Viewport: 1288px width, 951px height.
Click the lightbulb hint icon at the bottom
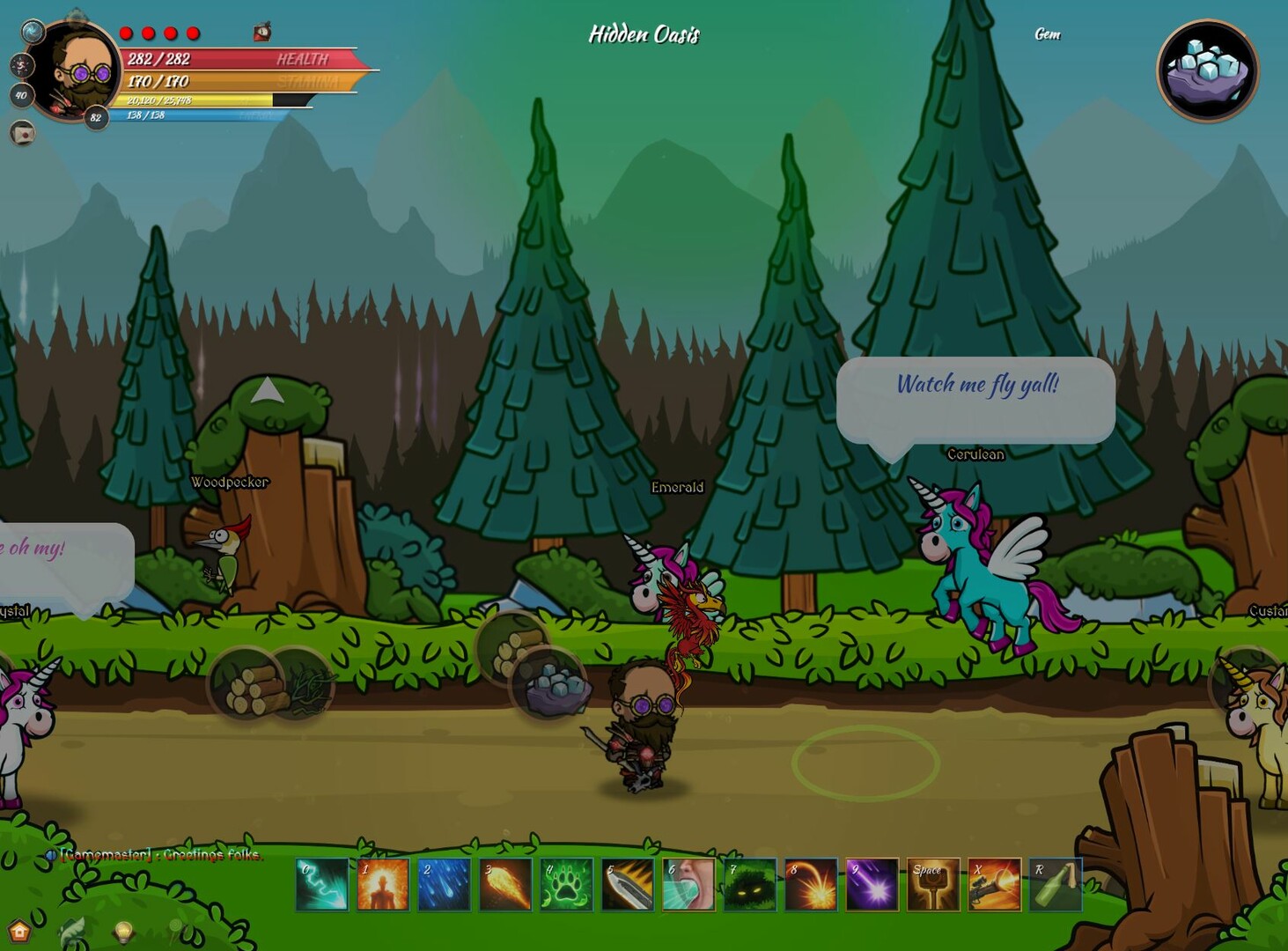(x=122, y=932)
